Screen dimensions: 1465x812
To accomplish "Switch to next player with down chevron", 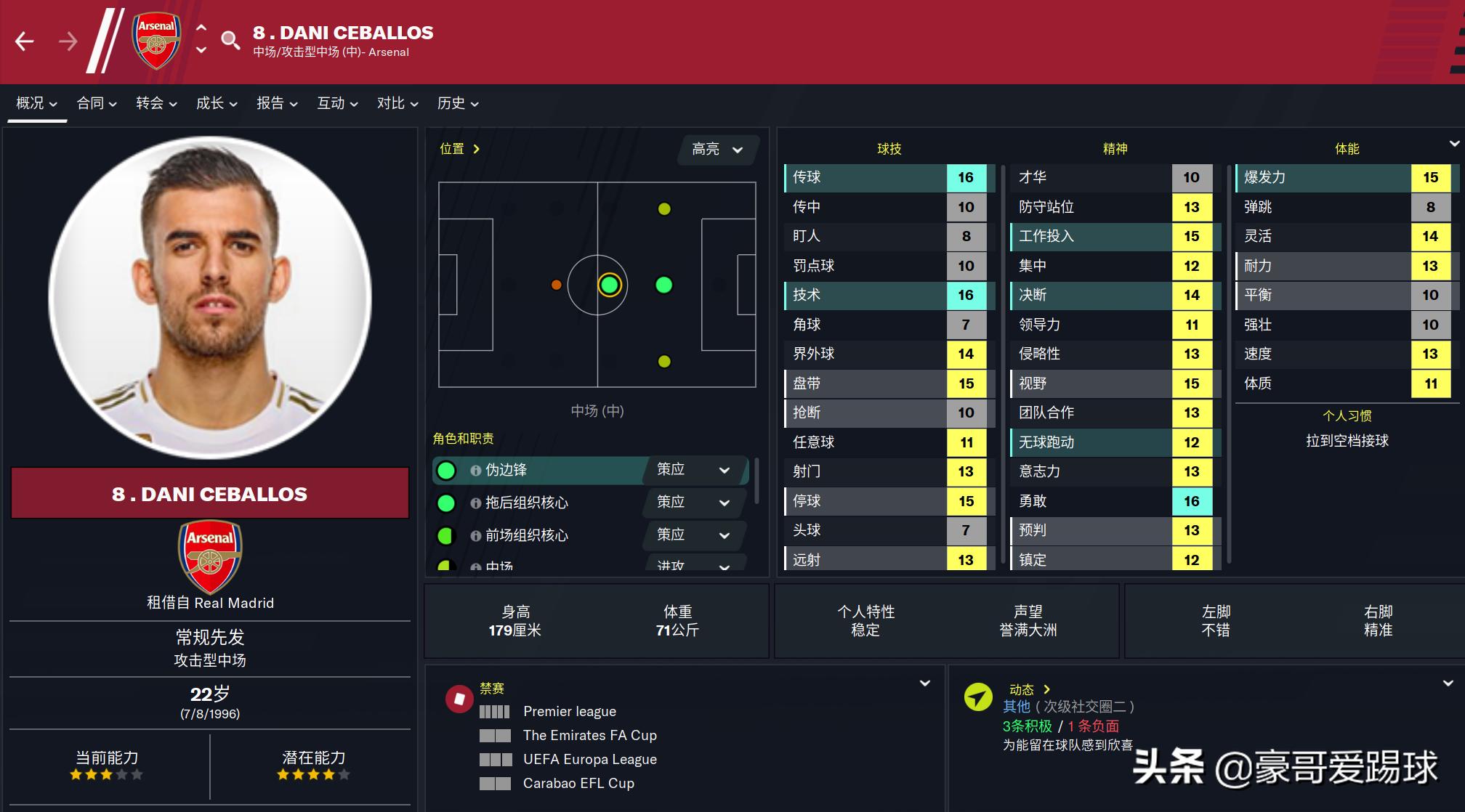I will click(x=201, y=51).
